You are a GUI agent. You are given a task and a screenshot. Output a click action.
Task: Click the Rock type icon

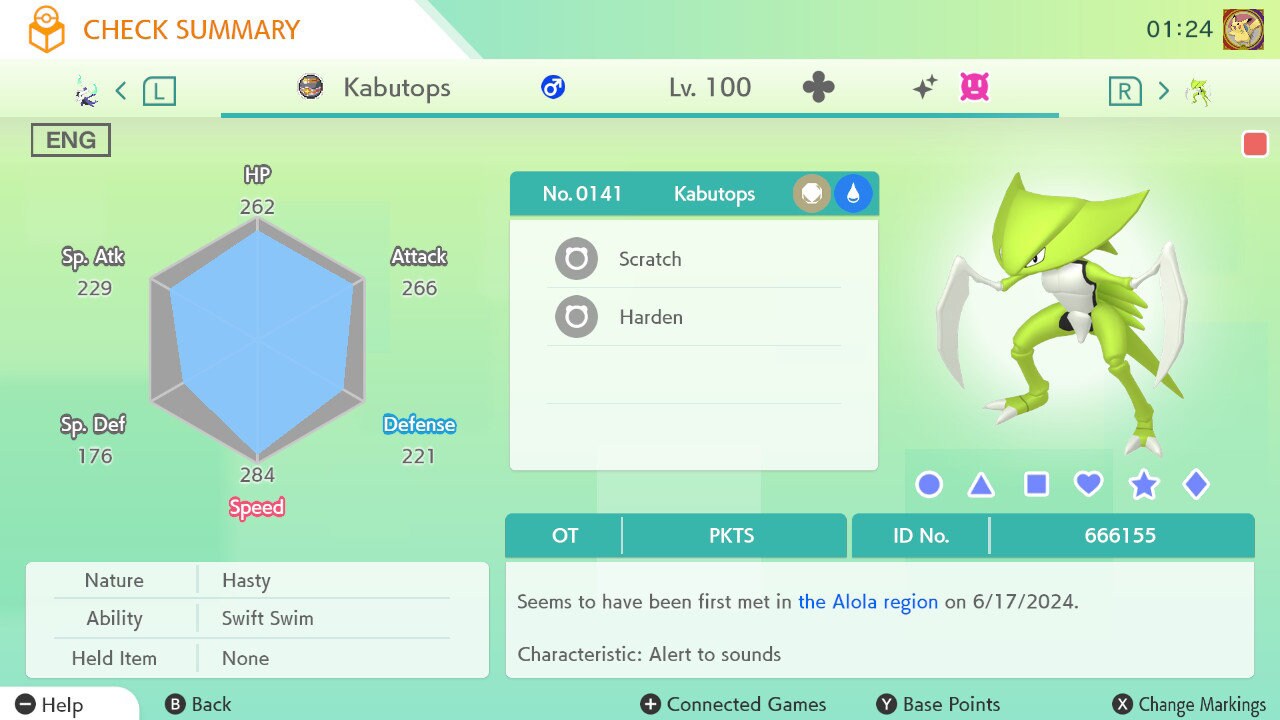(x=812, y=194)
